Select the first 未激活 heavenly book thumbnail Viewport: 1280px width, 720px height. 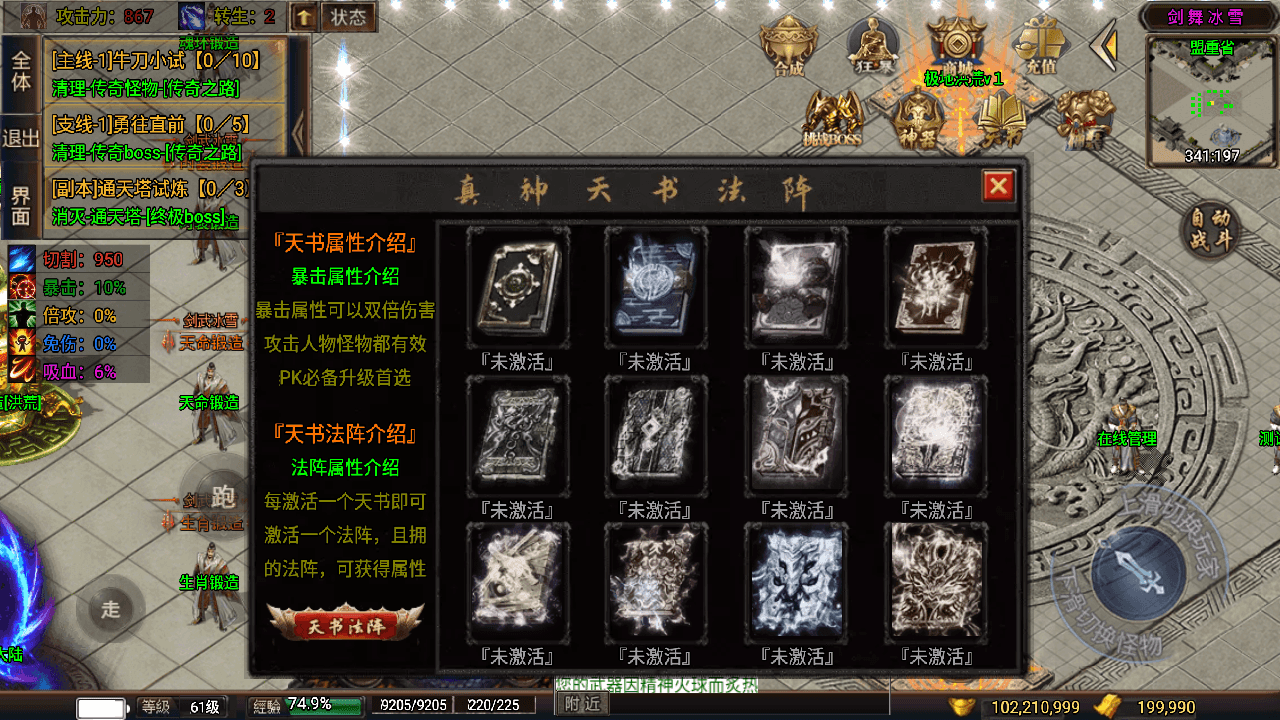pos(518,284)
